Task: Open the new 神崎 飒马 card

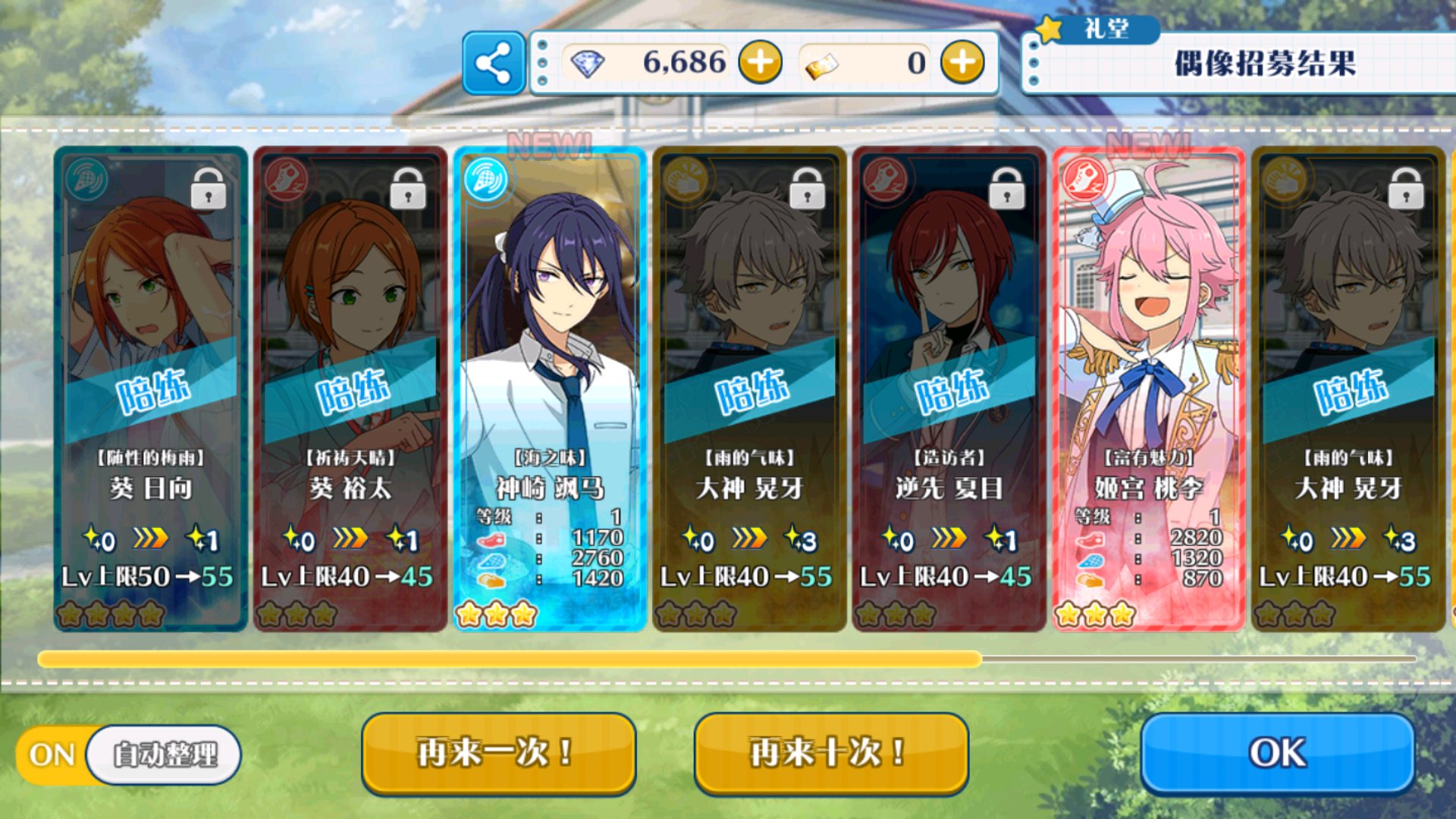Action: point(550,388)
